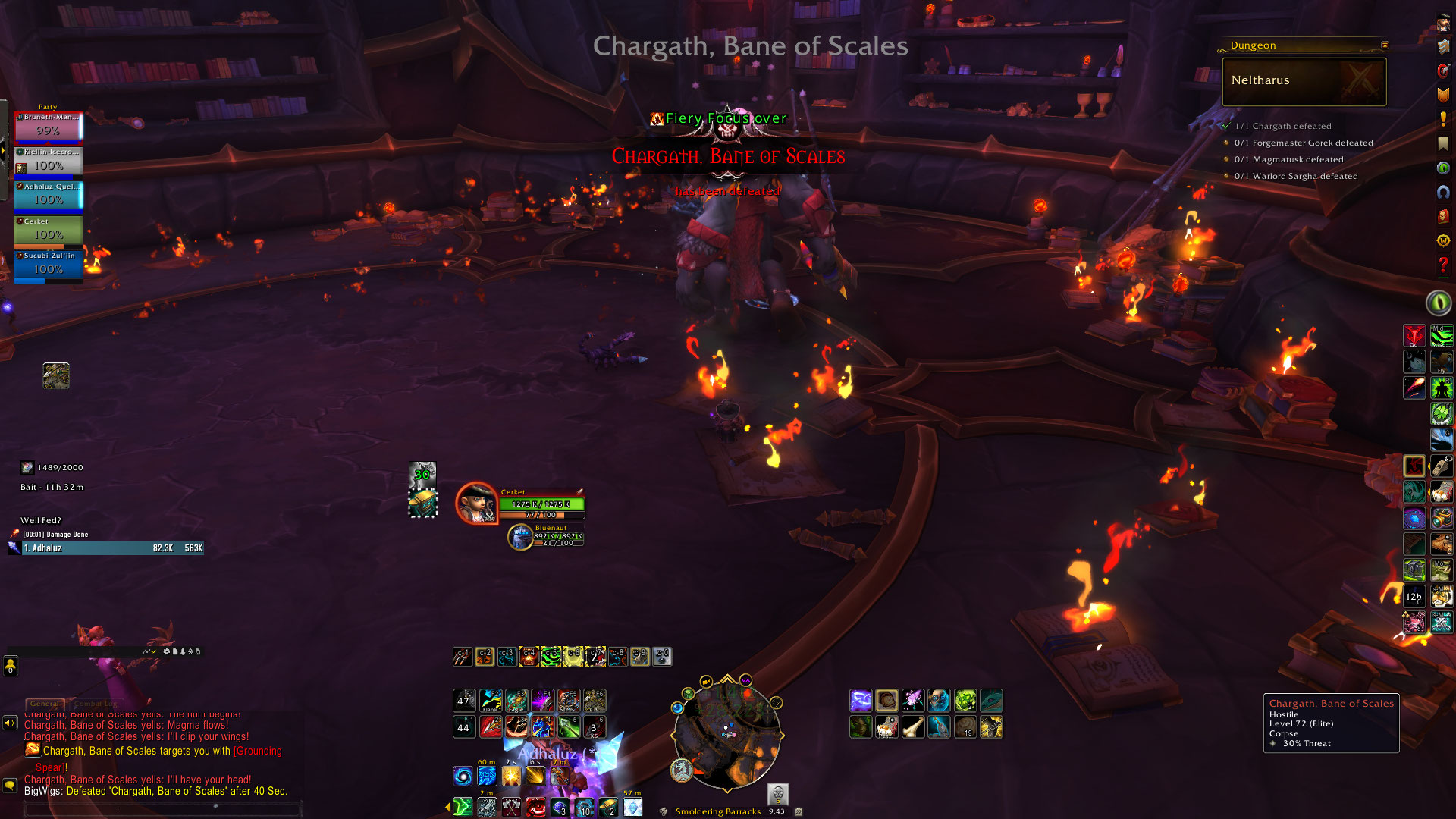Use the blue swirling vortex ability
Image resolution: width=1456 pixels, height=819 pixels.
point(463,776)
